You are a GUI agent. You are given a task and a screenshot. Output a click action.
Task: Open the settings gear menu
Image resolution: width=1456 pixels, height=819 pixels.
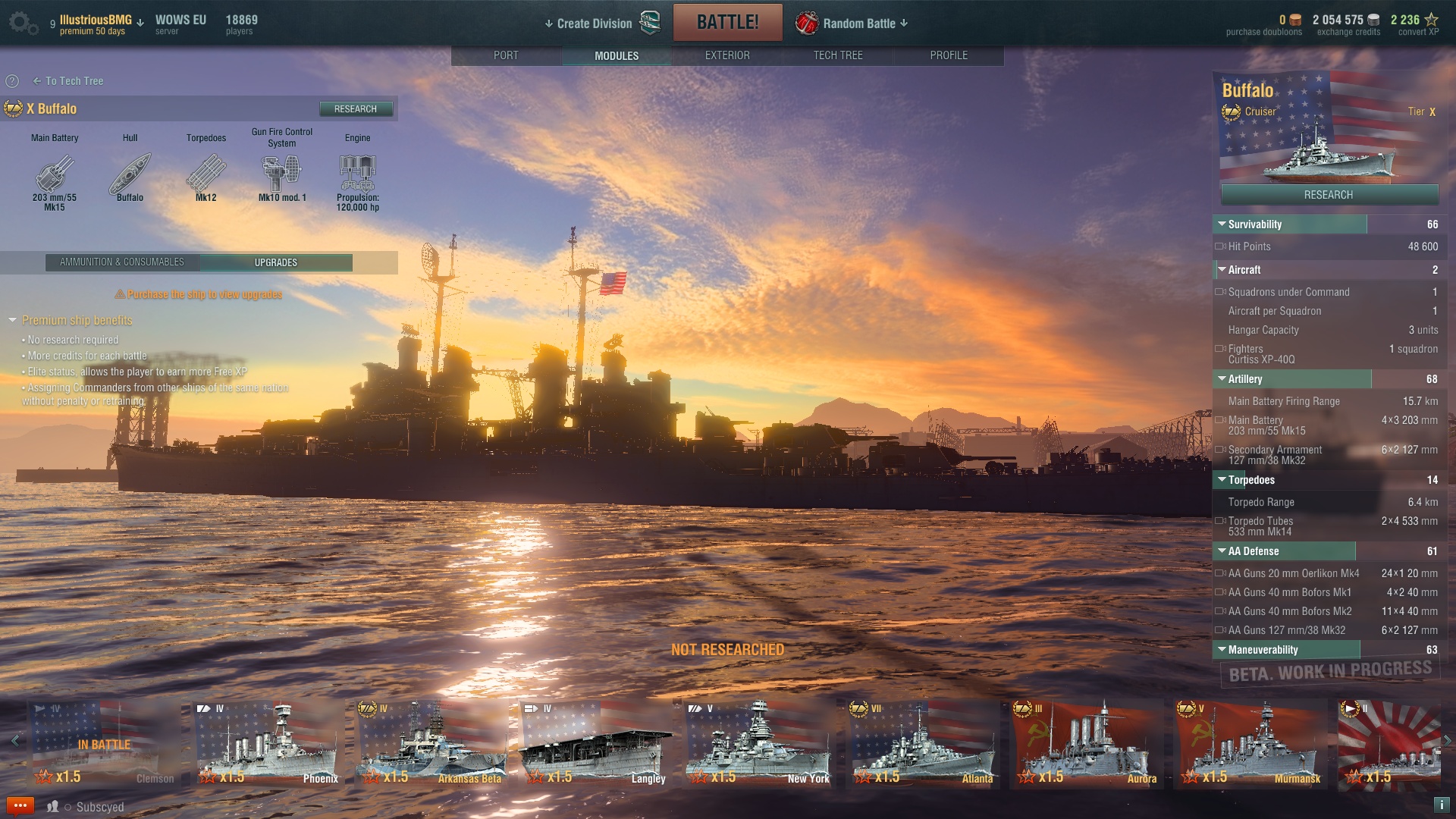point(22,23)
